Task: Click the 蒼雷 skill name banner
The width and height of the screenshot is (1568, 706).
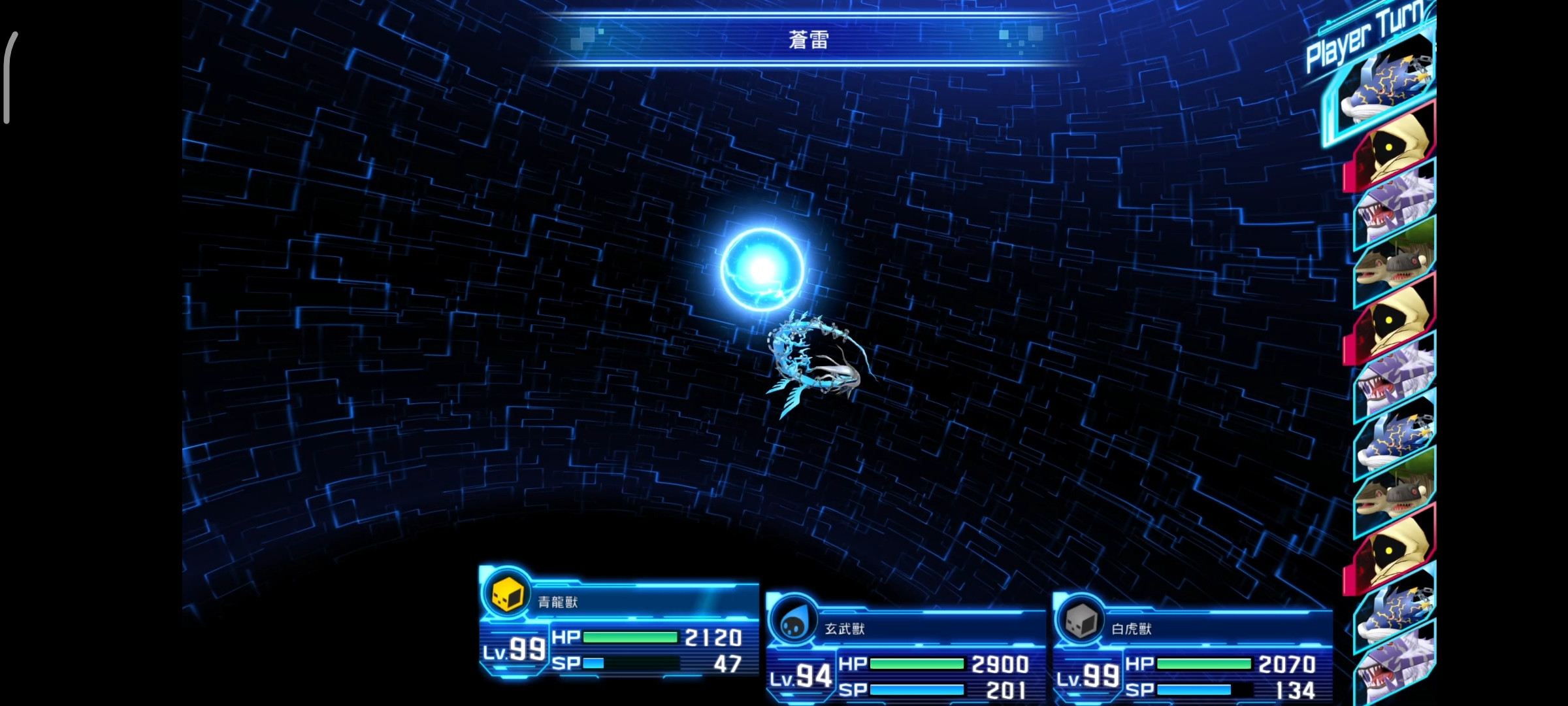Action: 807,39
